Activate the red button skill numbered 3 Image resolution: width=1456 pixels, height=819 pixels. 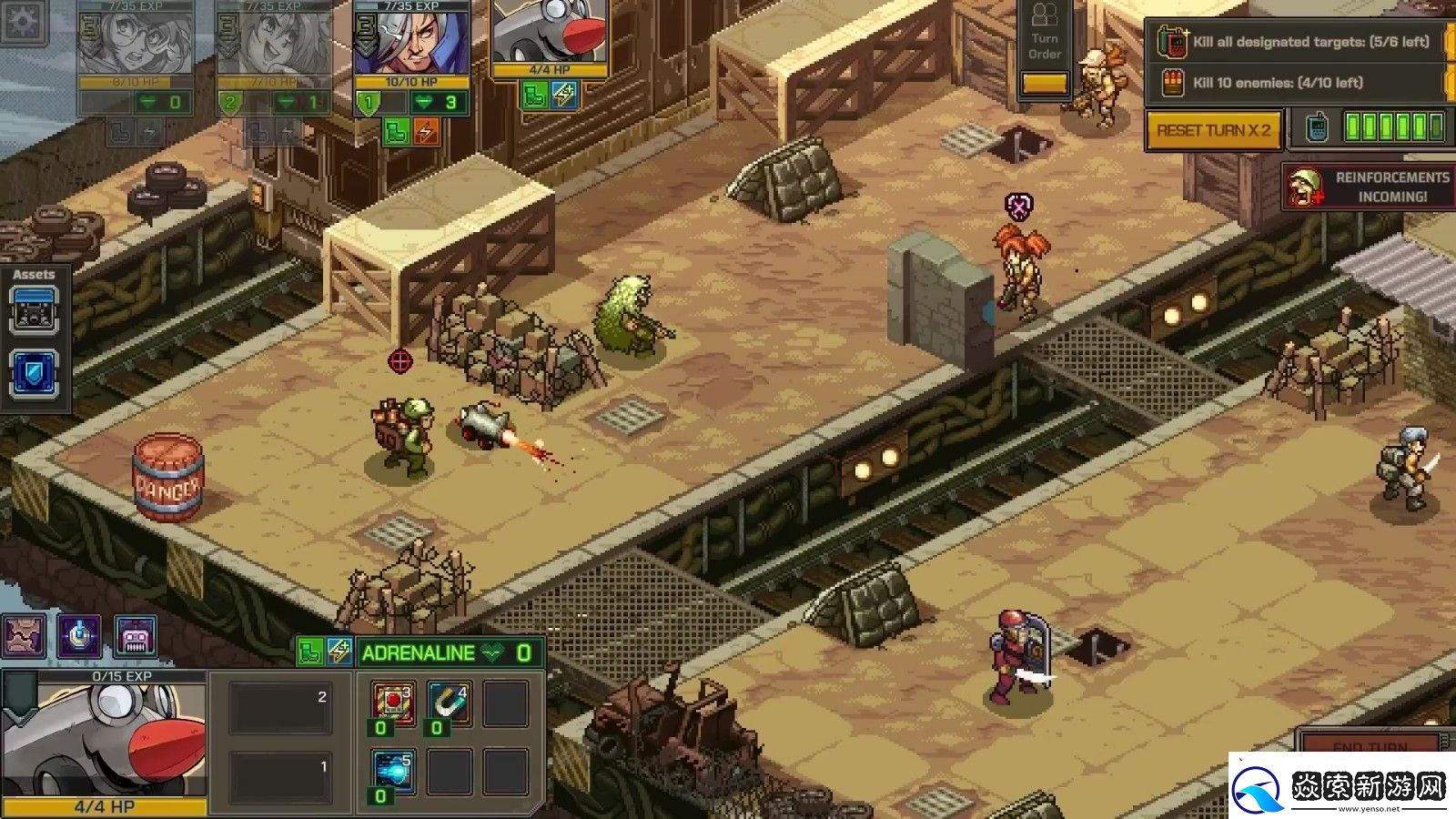coord(394,703)
